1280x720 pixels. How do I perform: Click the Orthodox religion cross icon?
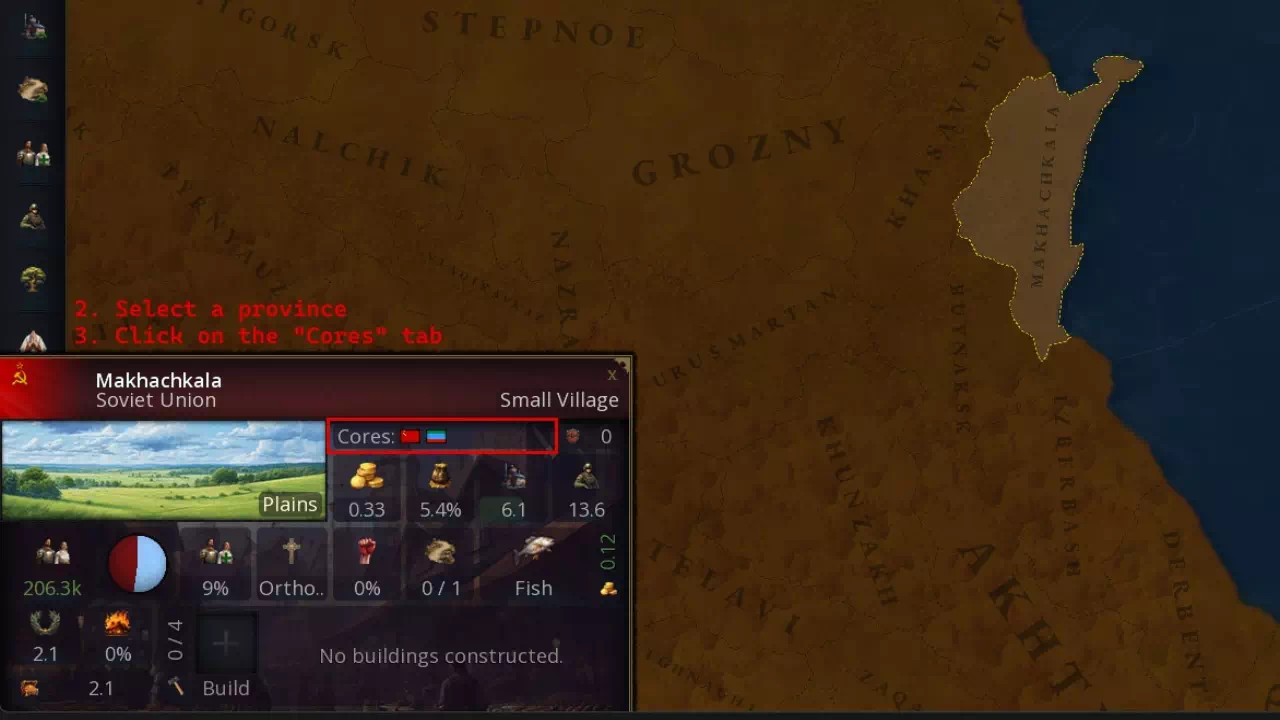click(x=291, y=553)
